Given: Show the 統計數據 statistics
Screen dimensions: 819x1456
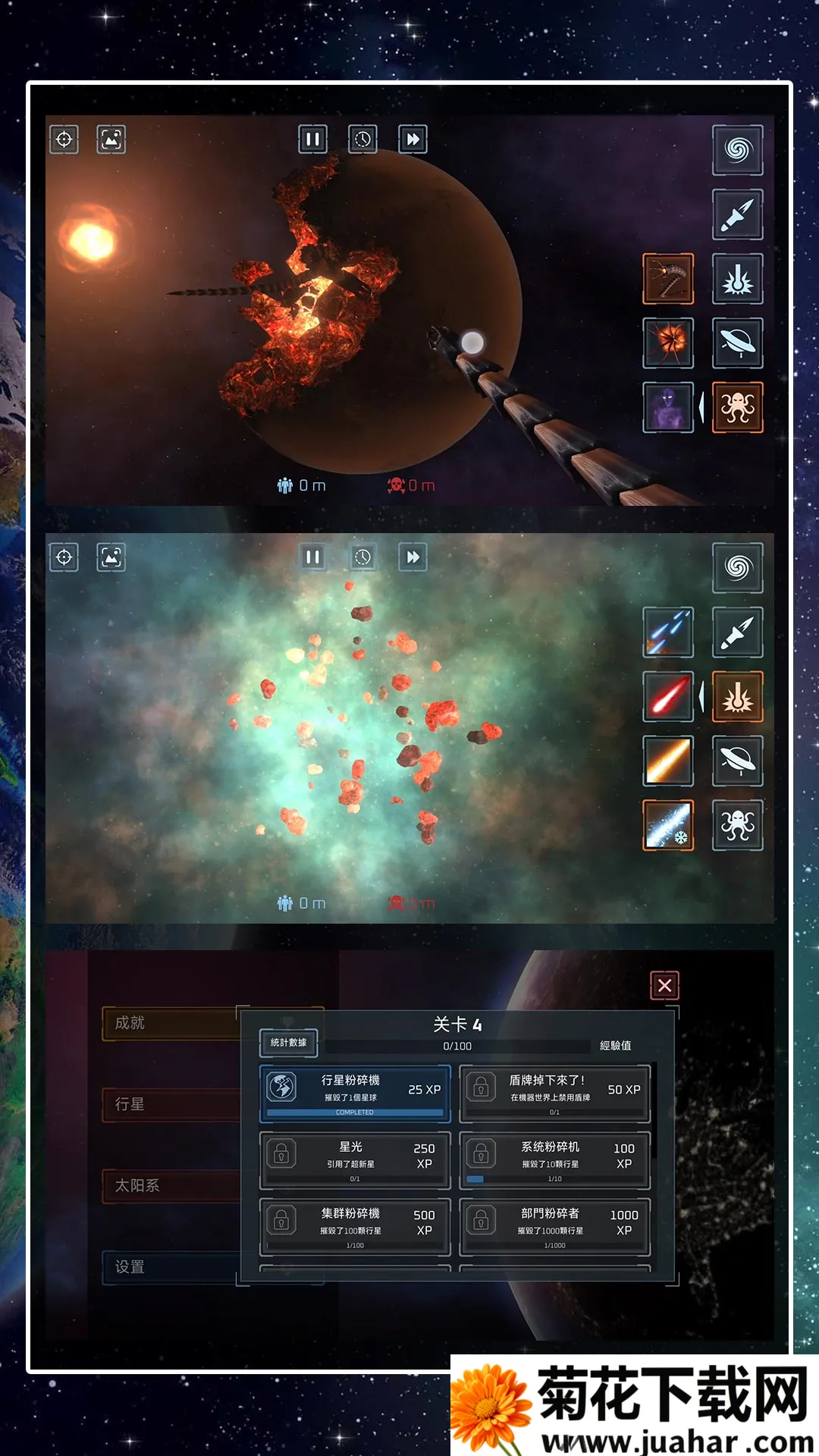Looking at the screenshot, I should click(288, 1043).
